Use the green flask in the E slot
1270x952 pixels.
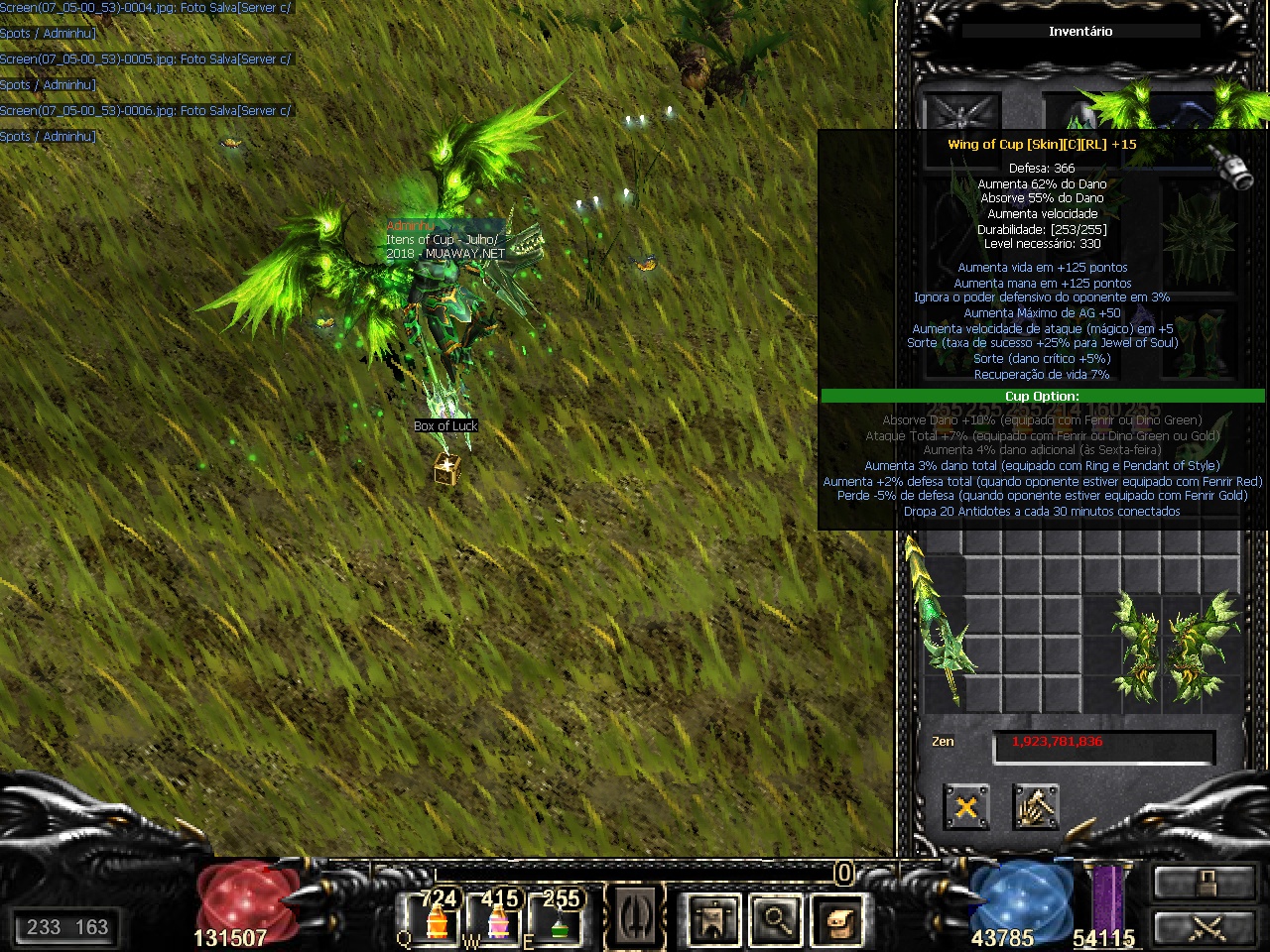click(x=560, y=919)
